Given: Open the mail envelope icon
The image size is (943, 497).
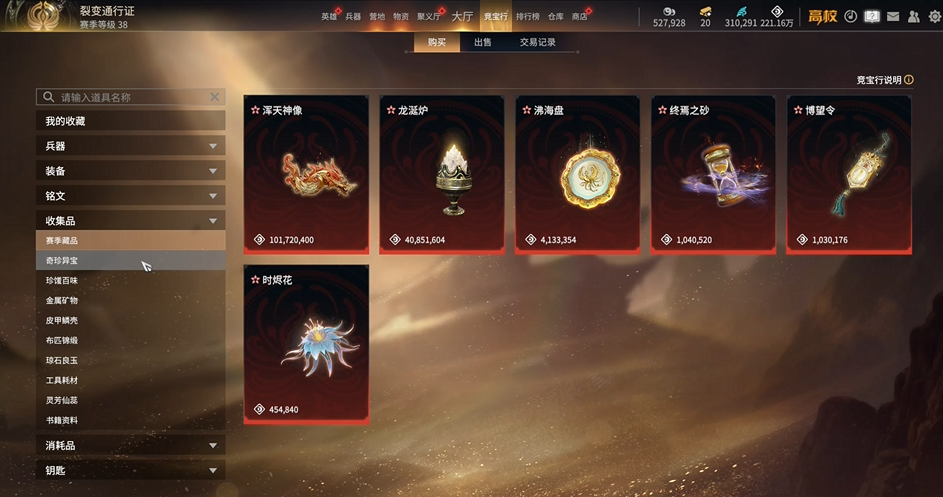Looking at the screenshot, I should tap(892, 16).
